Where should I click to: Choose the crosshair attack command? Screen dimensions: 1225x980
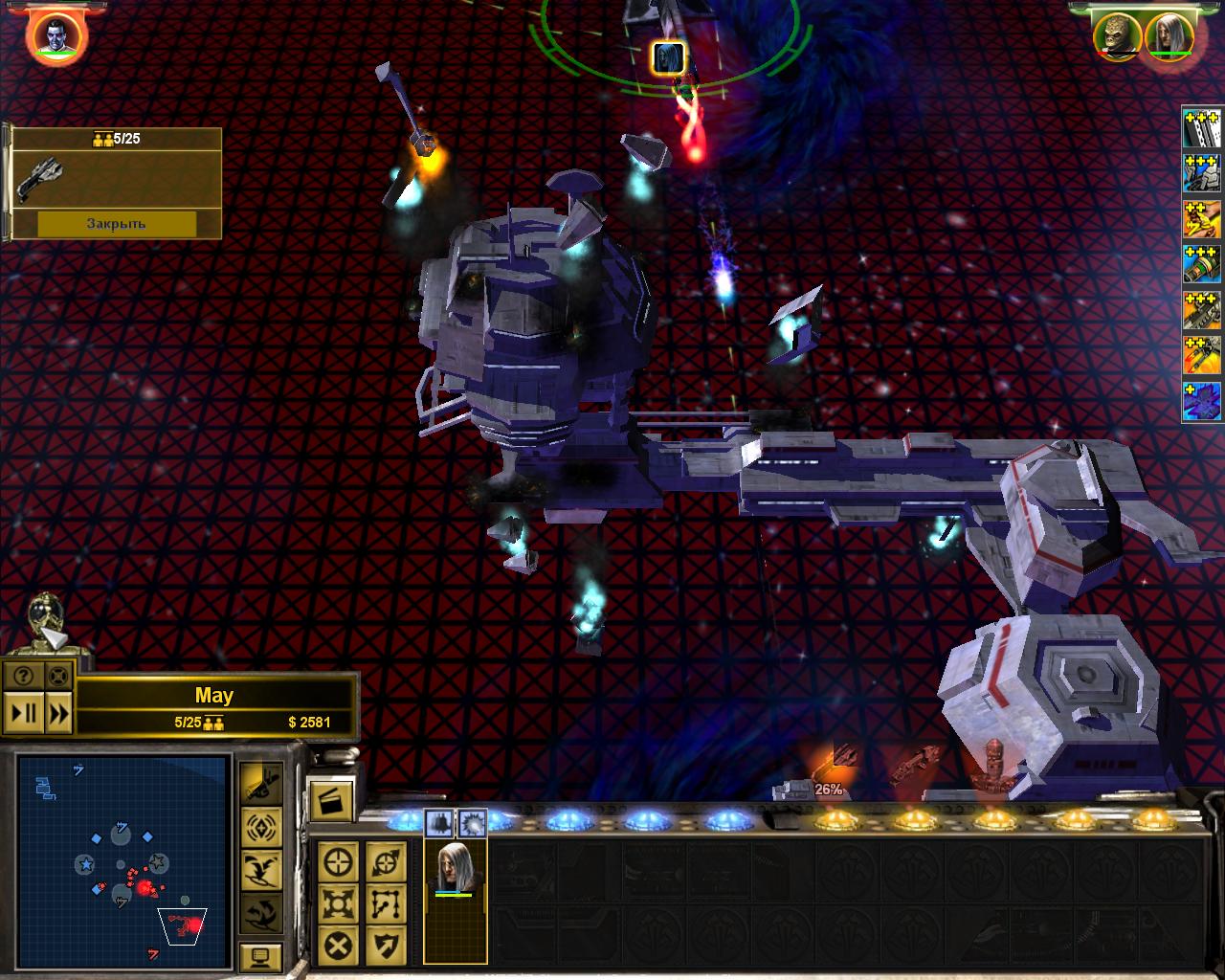[339, 862]
